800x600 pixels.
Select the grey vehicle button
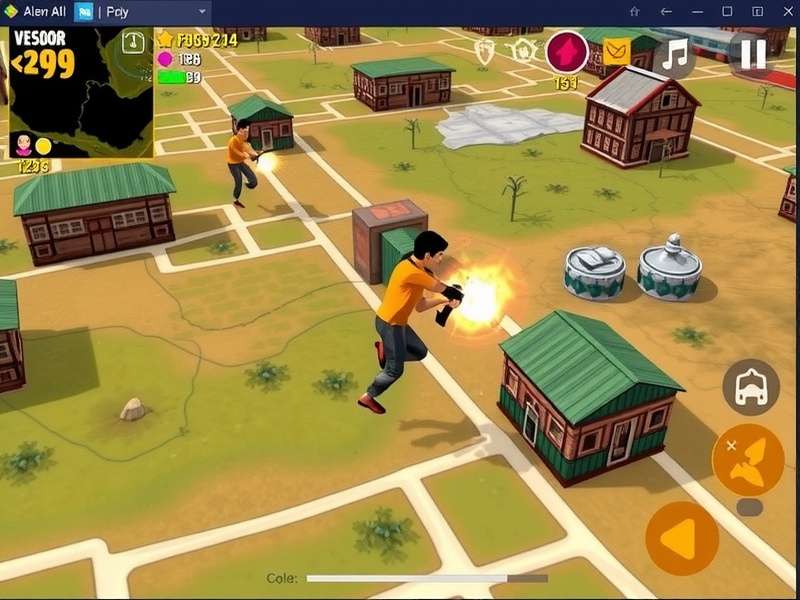coord(750,388)
